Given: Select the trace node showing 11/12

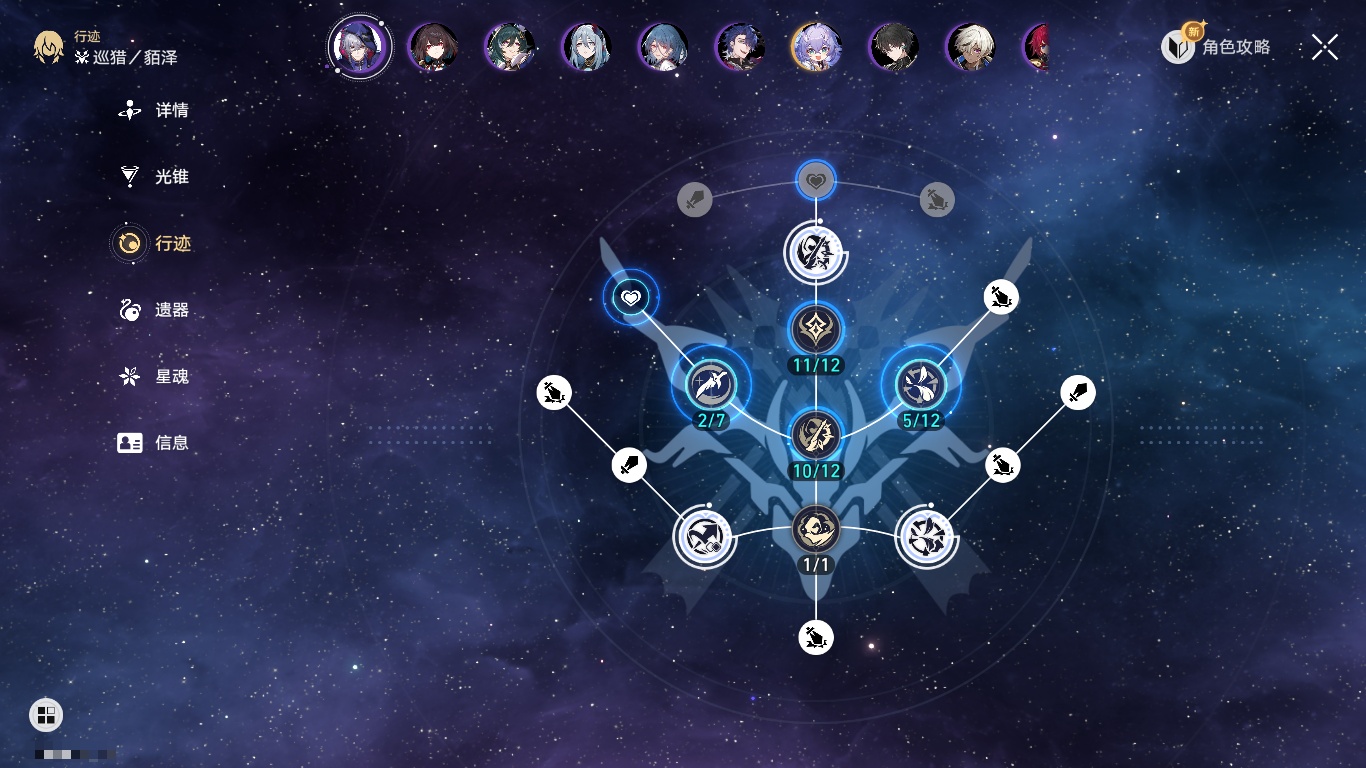Looking at the screenshot, I should point(816,329).
